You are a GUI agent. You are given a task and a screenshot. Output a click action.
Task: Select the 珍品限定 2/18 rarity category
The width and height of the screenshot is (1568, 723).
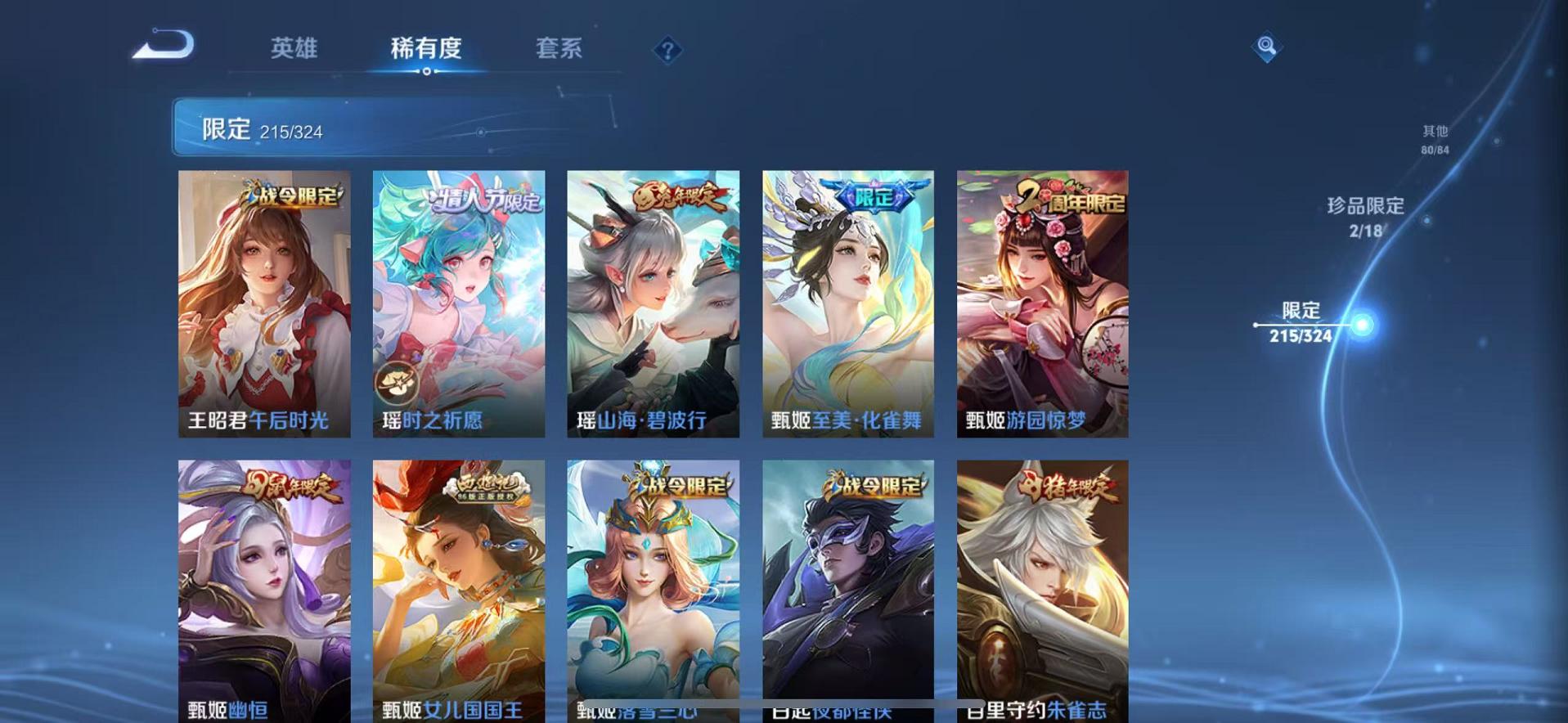coord(1366,217)
